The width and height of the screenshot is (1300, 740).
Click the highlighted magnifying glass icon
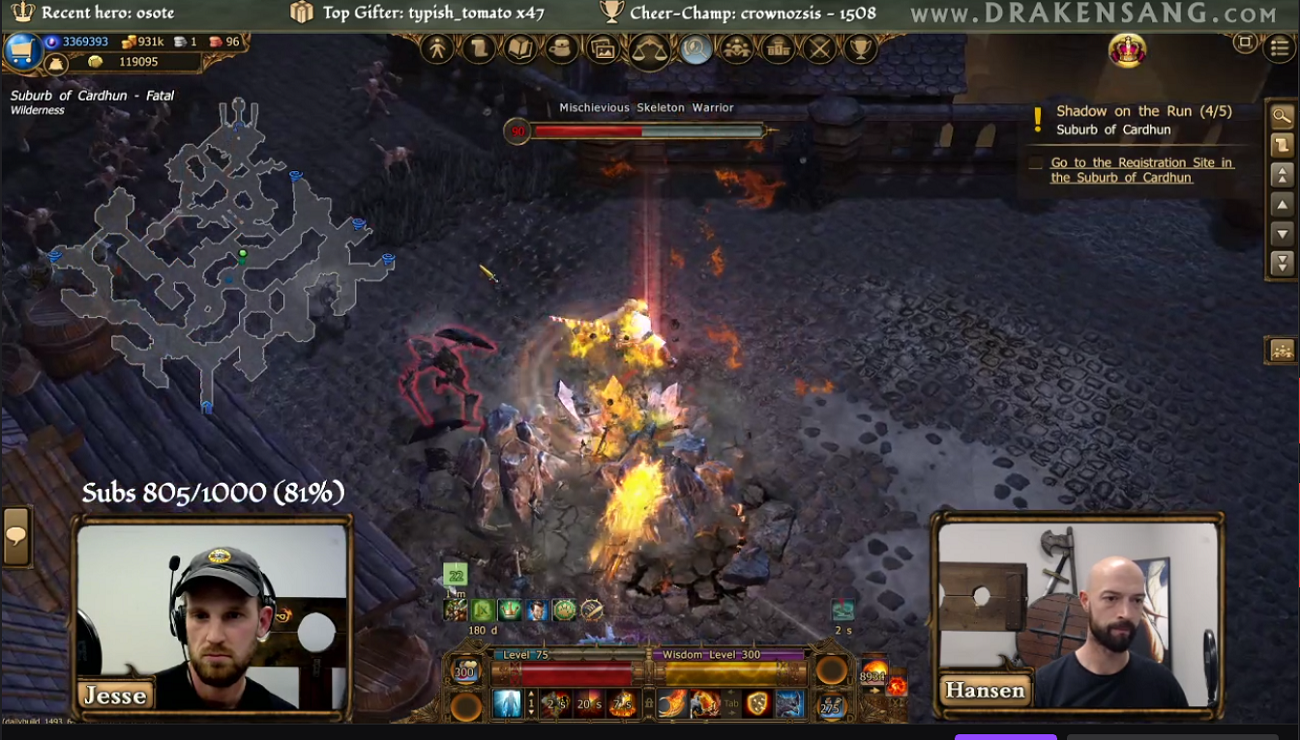pyautogui.click(x=696, y=49)
